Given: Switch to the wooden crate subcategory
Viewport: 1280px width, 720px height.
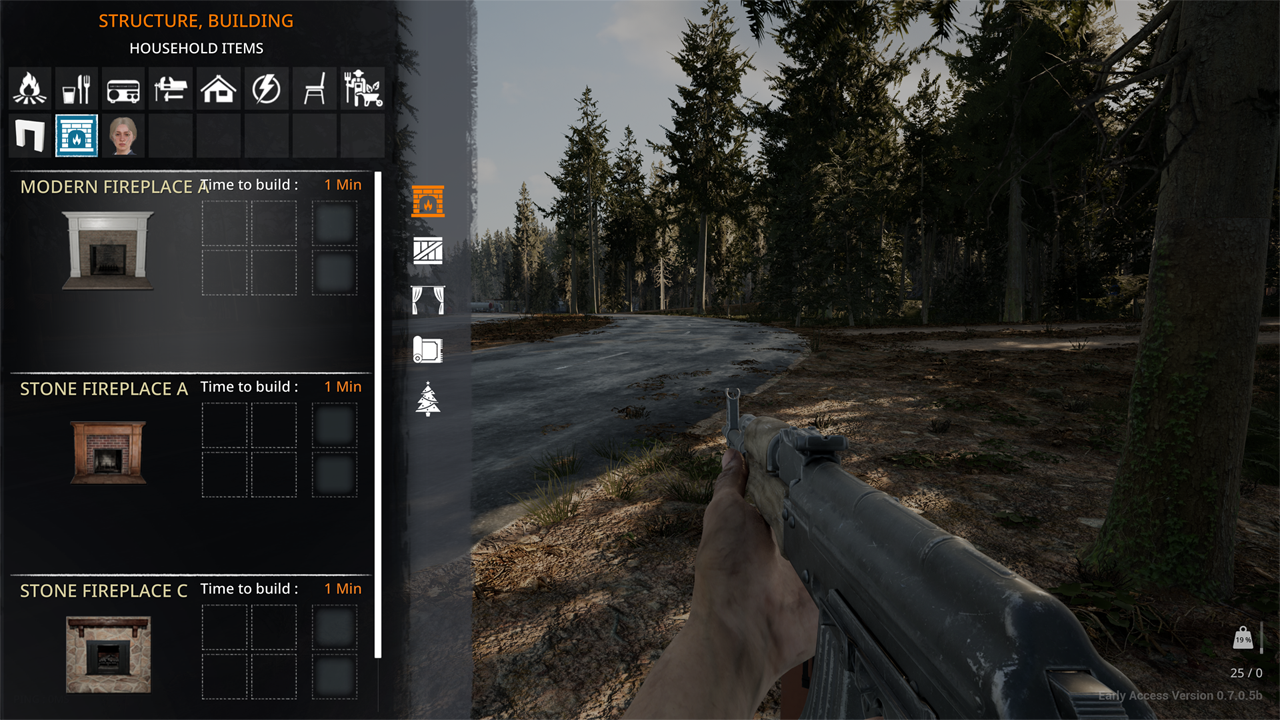Looking at the screenshot, I should tap(428, 251).
